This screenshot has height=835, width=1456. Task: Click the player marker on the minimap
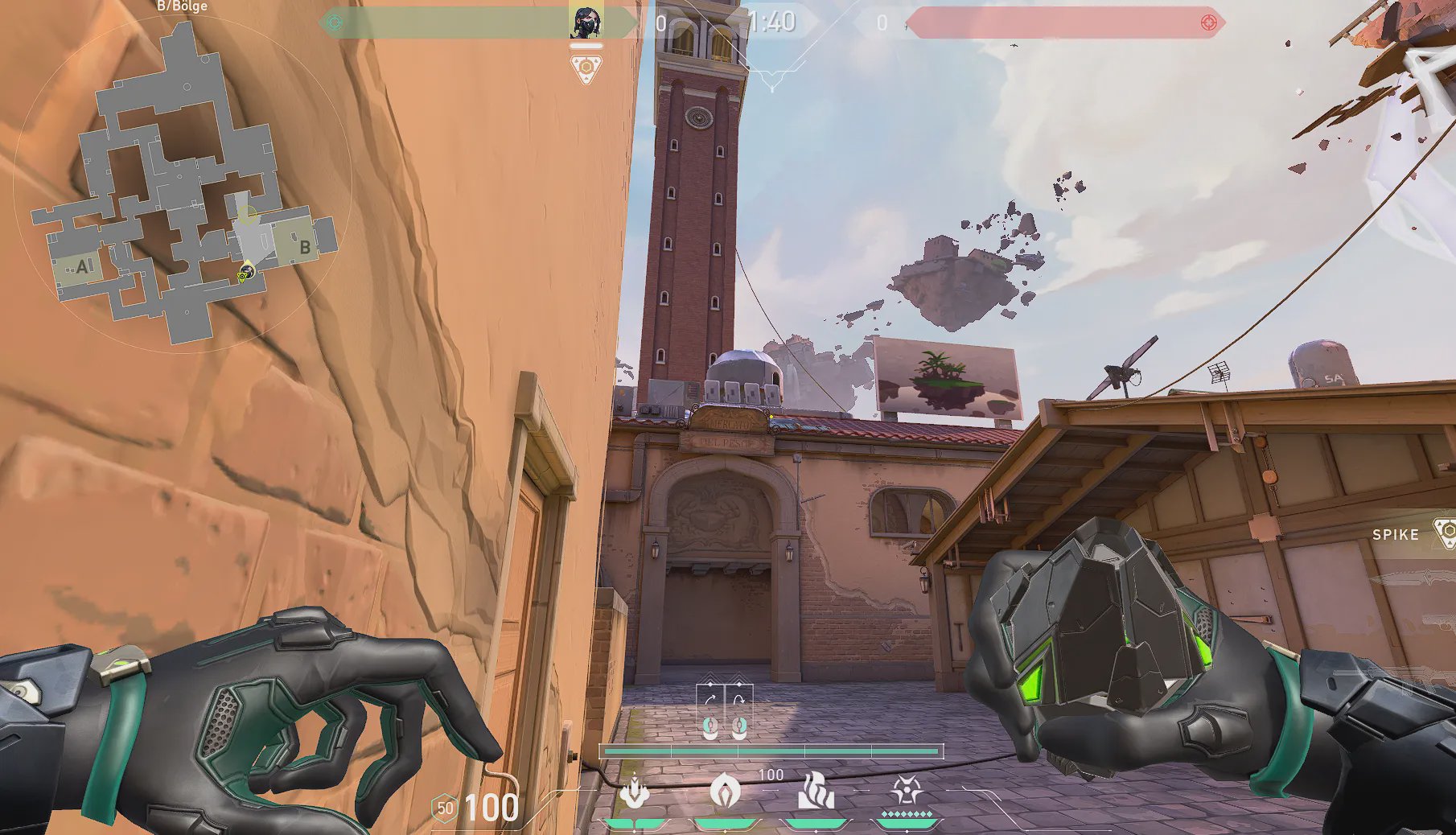coord(243,276)
